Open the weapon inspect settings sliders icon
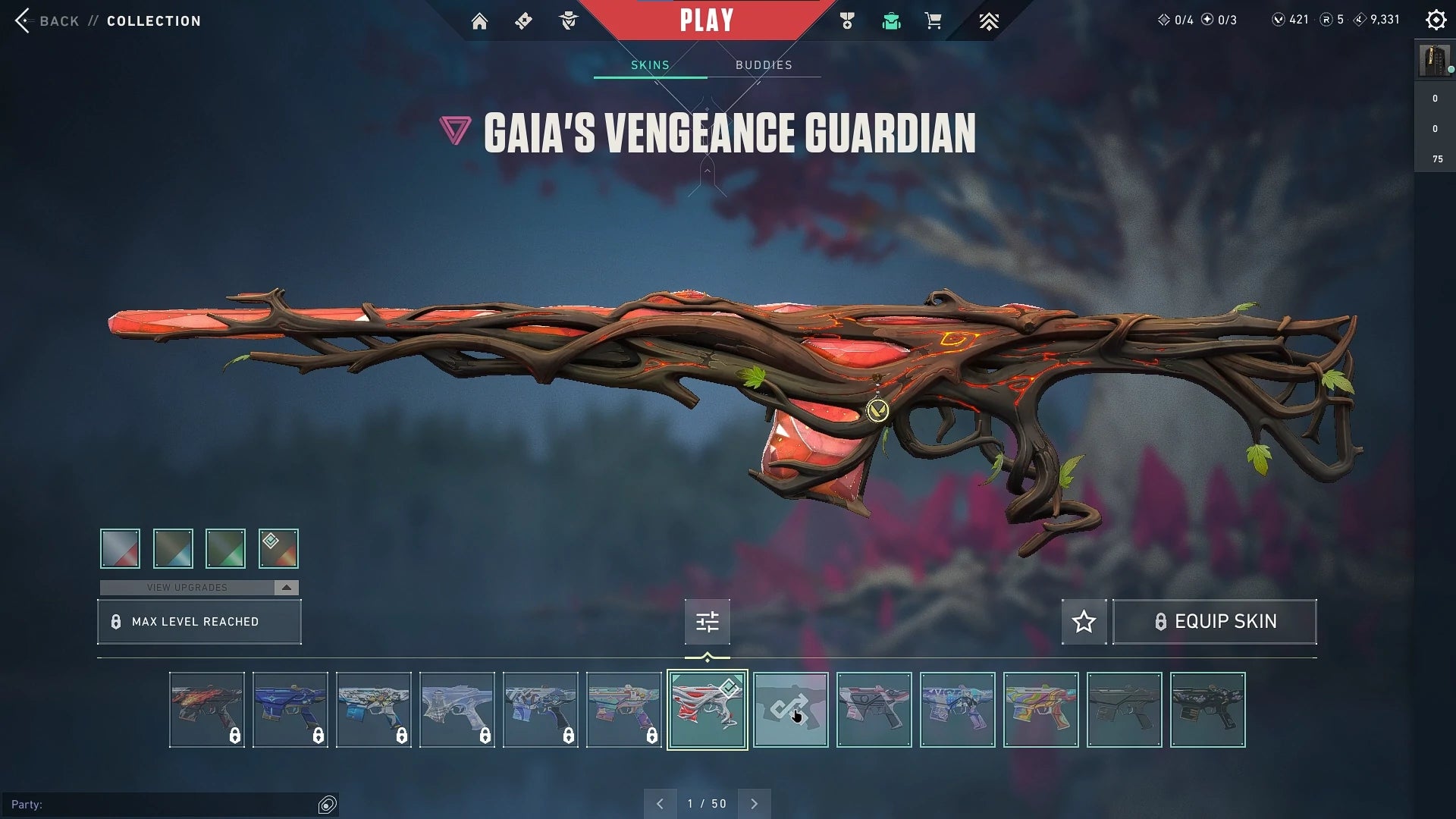 tap(706, 622)
